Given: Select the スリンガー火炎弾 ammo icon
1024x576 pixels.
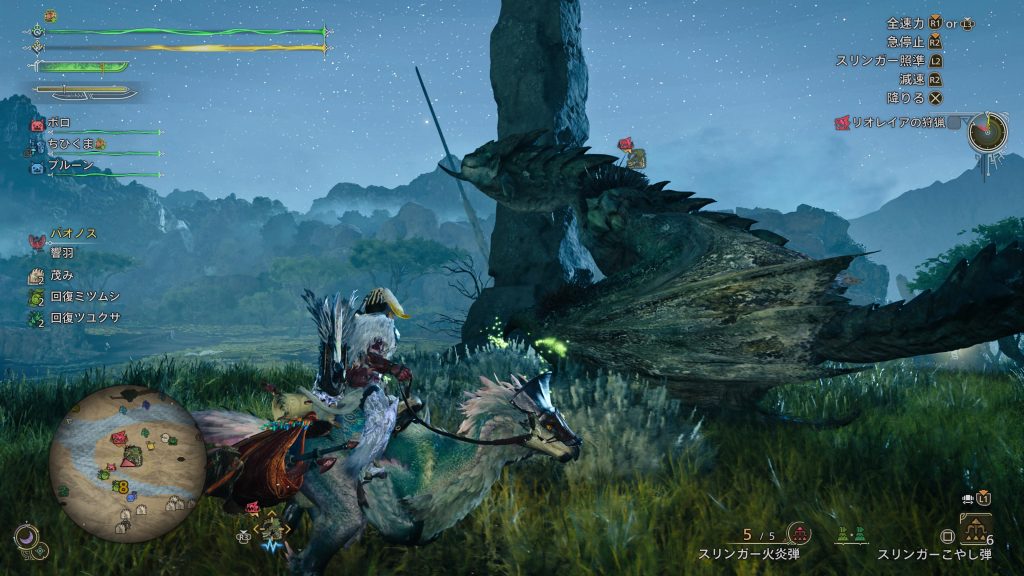Looking at the screenshot, I should (x=798, y=534).
